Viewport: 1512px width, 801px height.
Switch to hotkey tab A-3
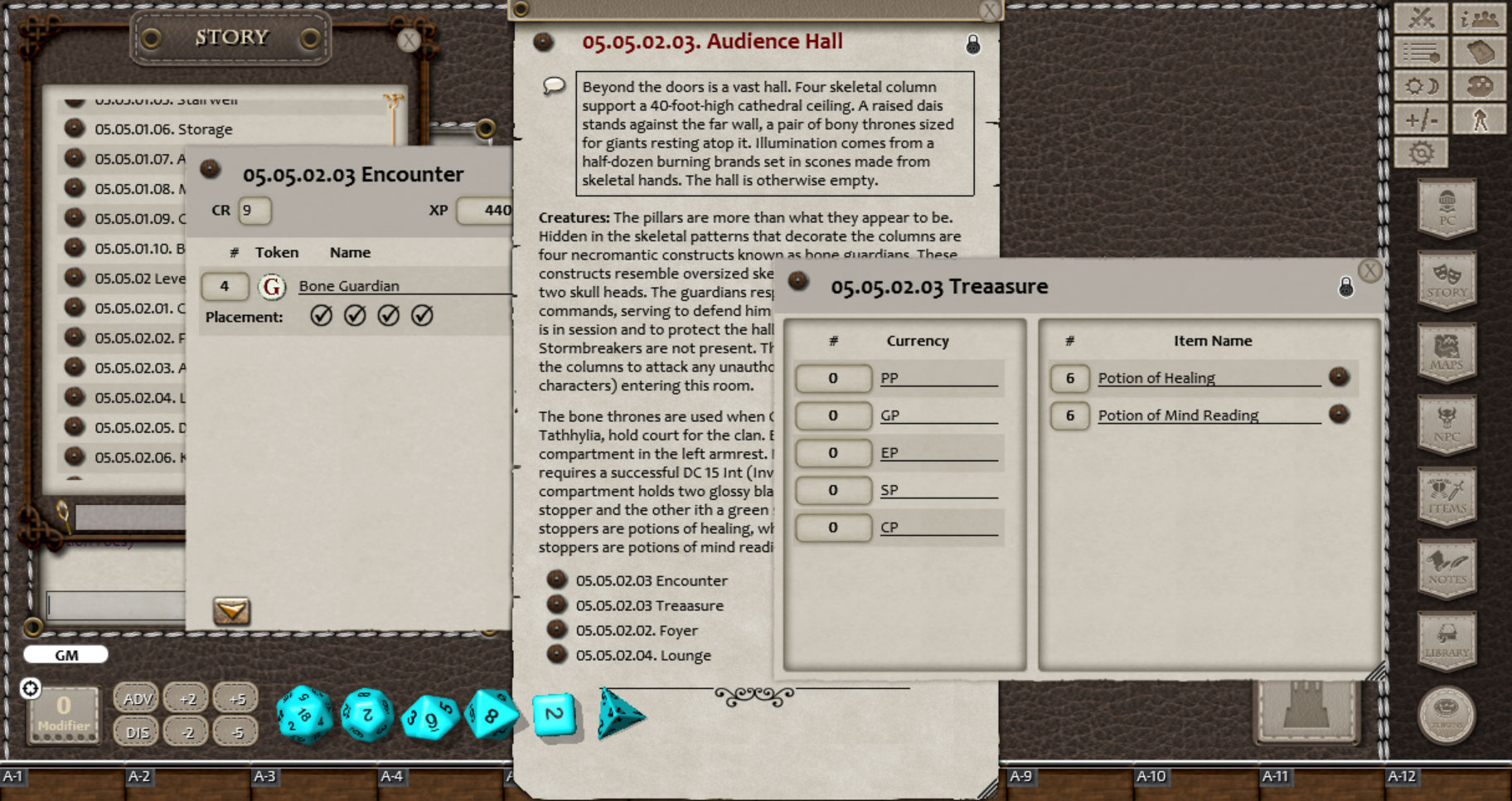click(265, 779)
